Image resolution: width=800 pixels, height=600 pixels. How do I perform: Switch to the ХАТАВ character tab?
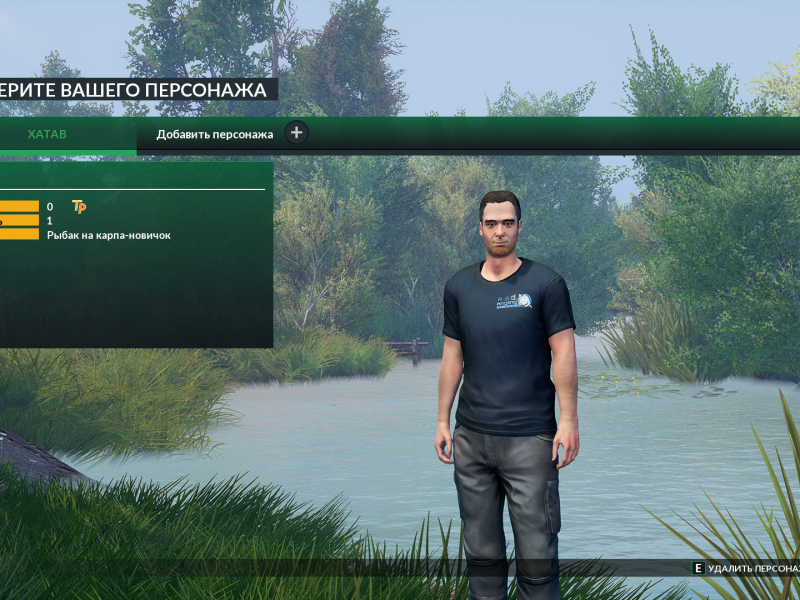[48, 134]
